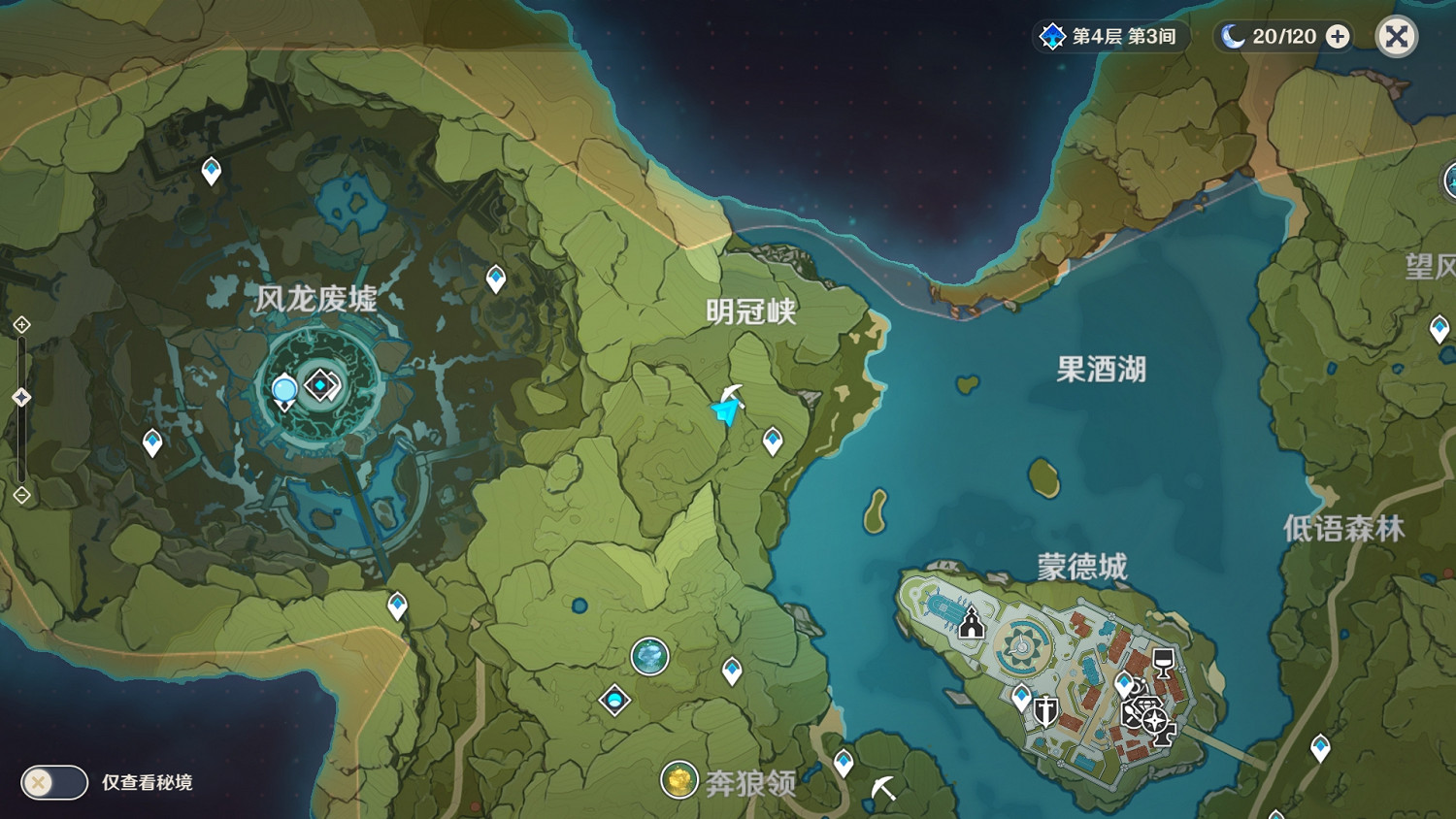This screenshot has width=1456, height=819.
Task: Select the teleport waypoint south of 明冠峡
Action: coord(772,440)
